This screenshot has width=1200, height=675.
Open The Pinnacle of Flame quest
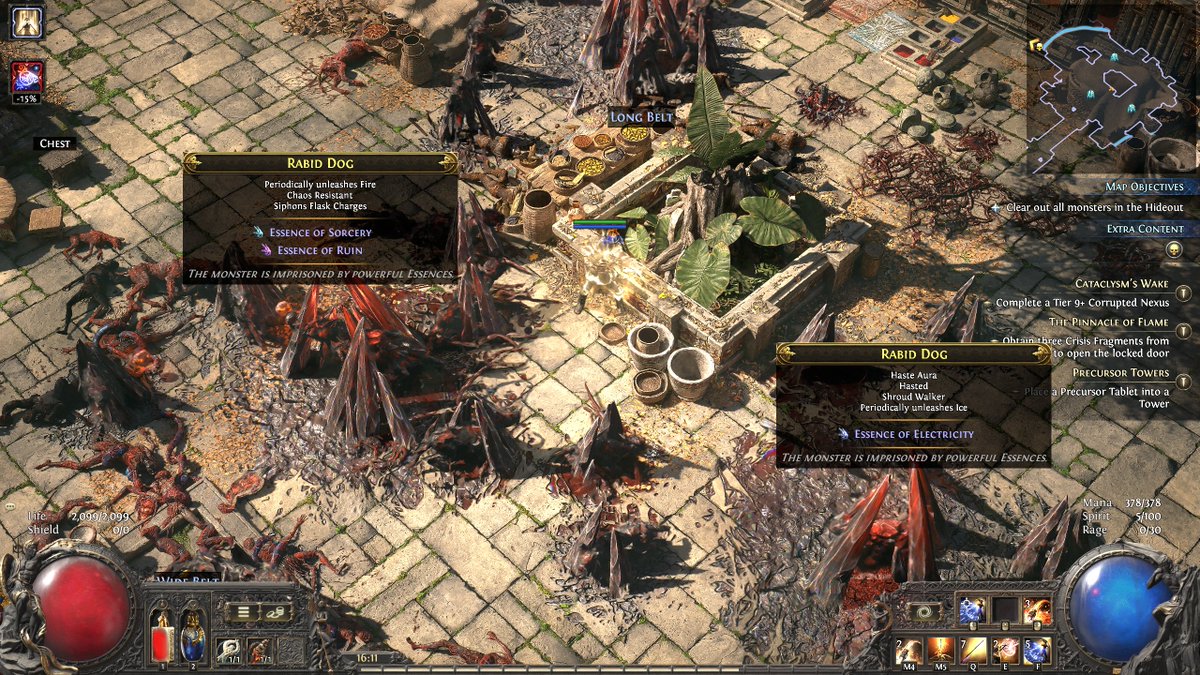(x=1107, y=322)
